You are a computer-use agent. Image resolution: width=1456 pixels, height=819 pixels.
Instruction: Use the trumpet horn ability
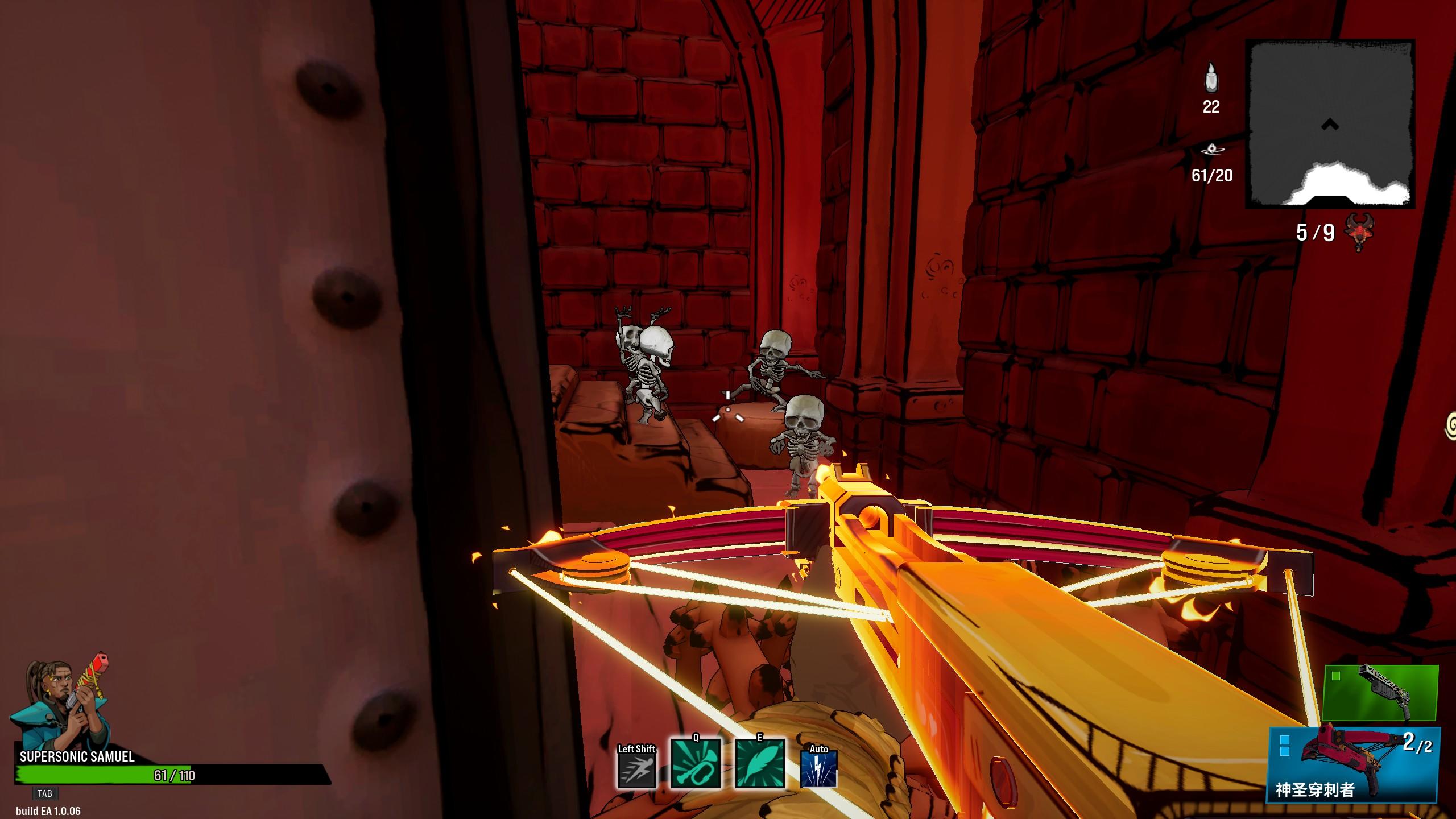[x=695, y=764]
